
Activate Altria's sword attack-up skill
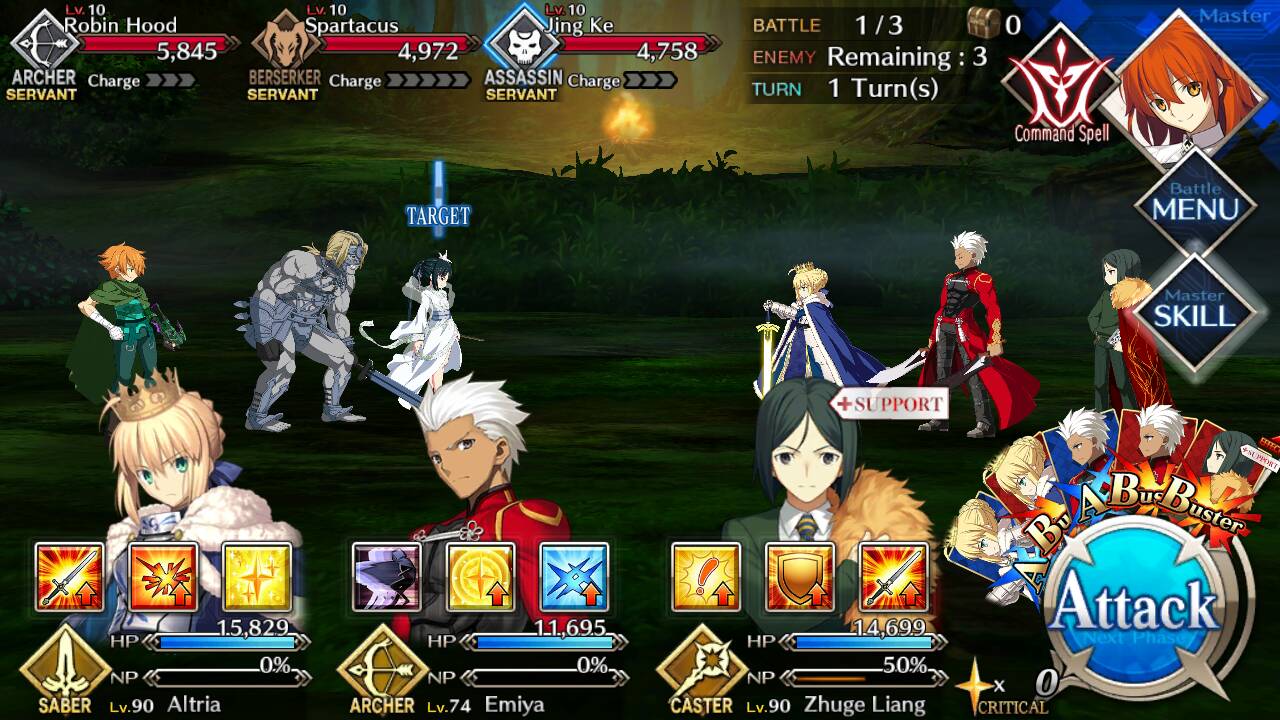pyautogui.click(x=69, y=577)
